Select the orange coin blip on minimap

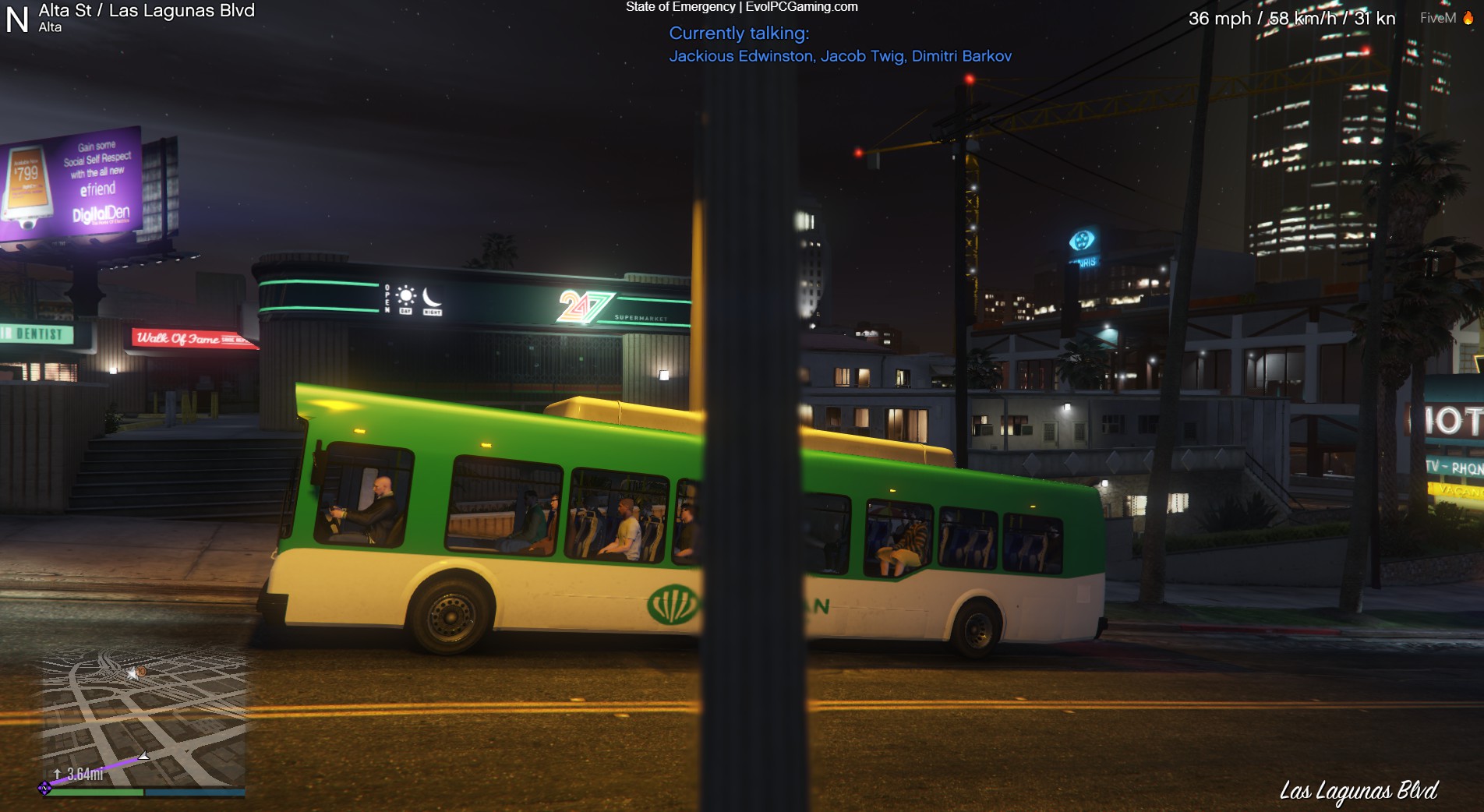coord(141,671)
